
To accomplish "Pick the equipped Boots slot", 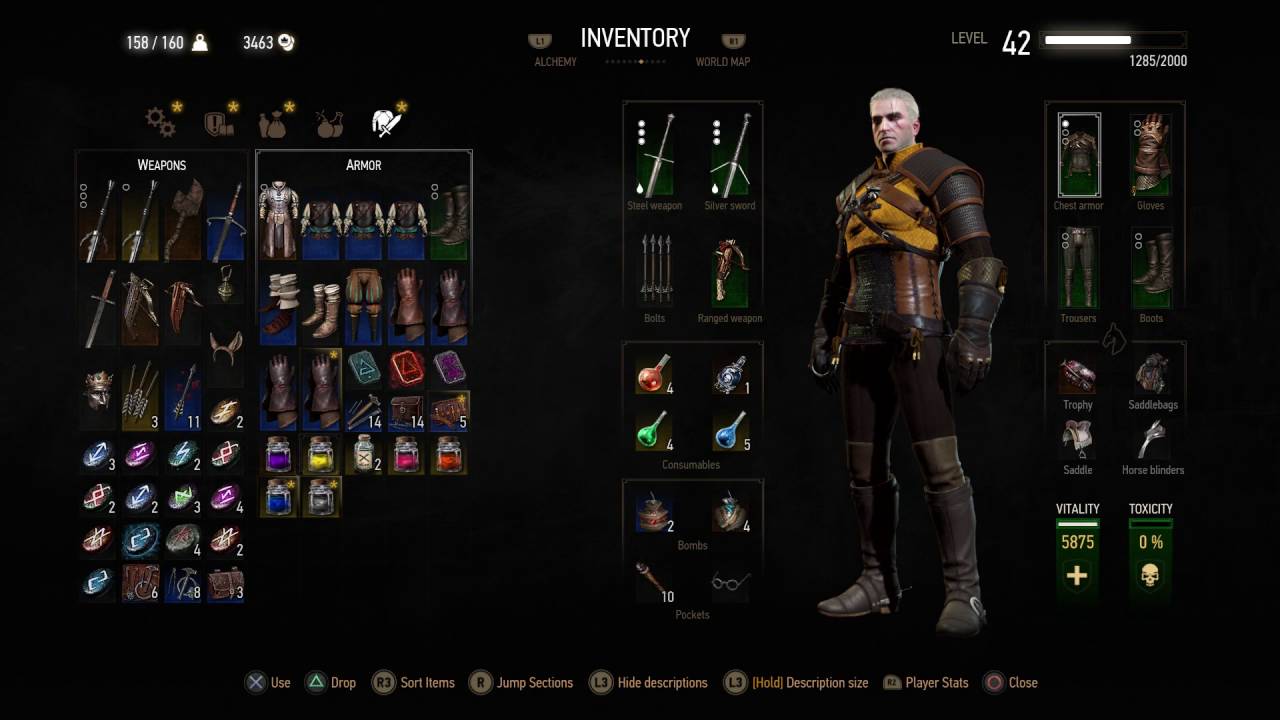I will tap(1151, 268).
